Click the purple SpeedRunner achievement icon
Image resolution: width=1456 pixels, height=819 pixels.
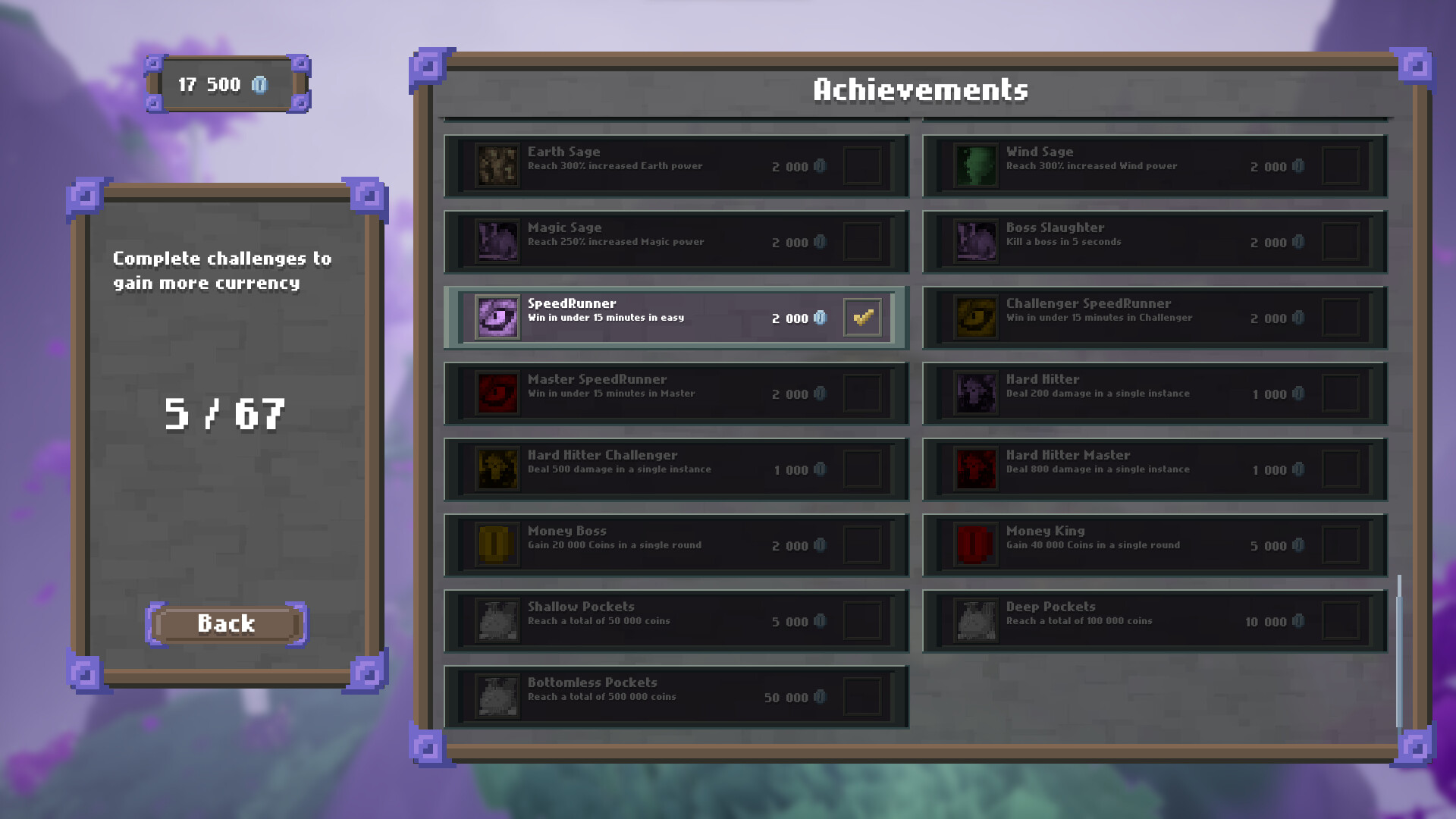coord(497,317)
